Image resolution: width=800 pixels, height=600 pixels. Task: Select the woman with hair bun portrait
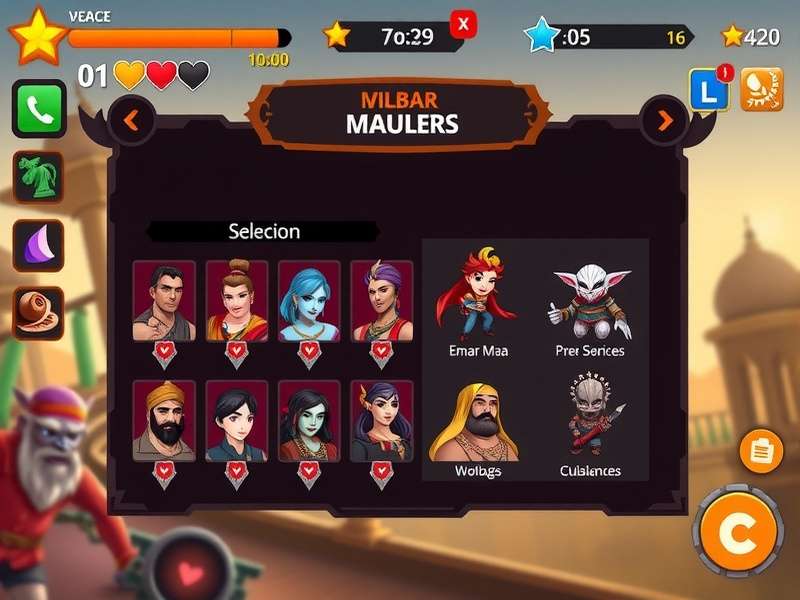[237, 300]
